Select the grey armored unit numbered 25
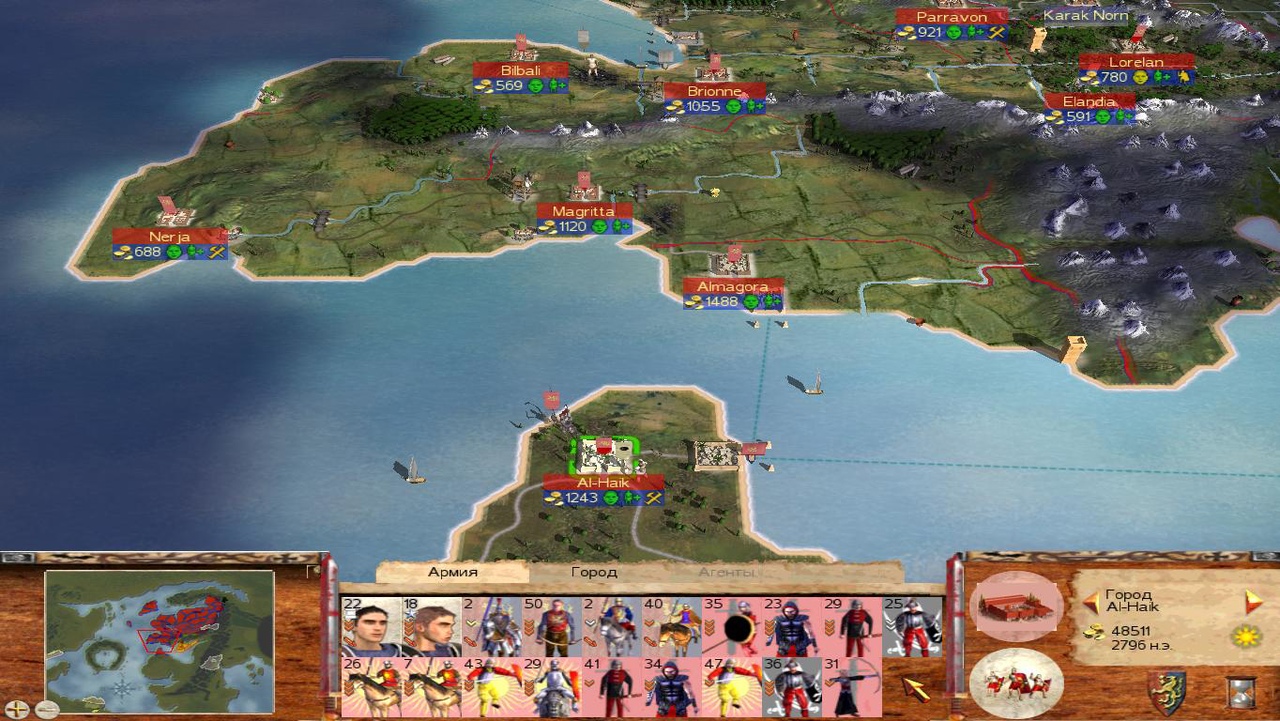1280x721 pixels. (x=911, y=627)
